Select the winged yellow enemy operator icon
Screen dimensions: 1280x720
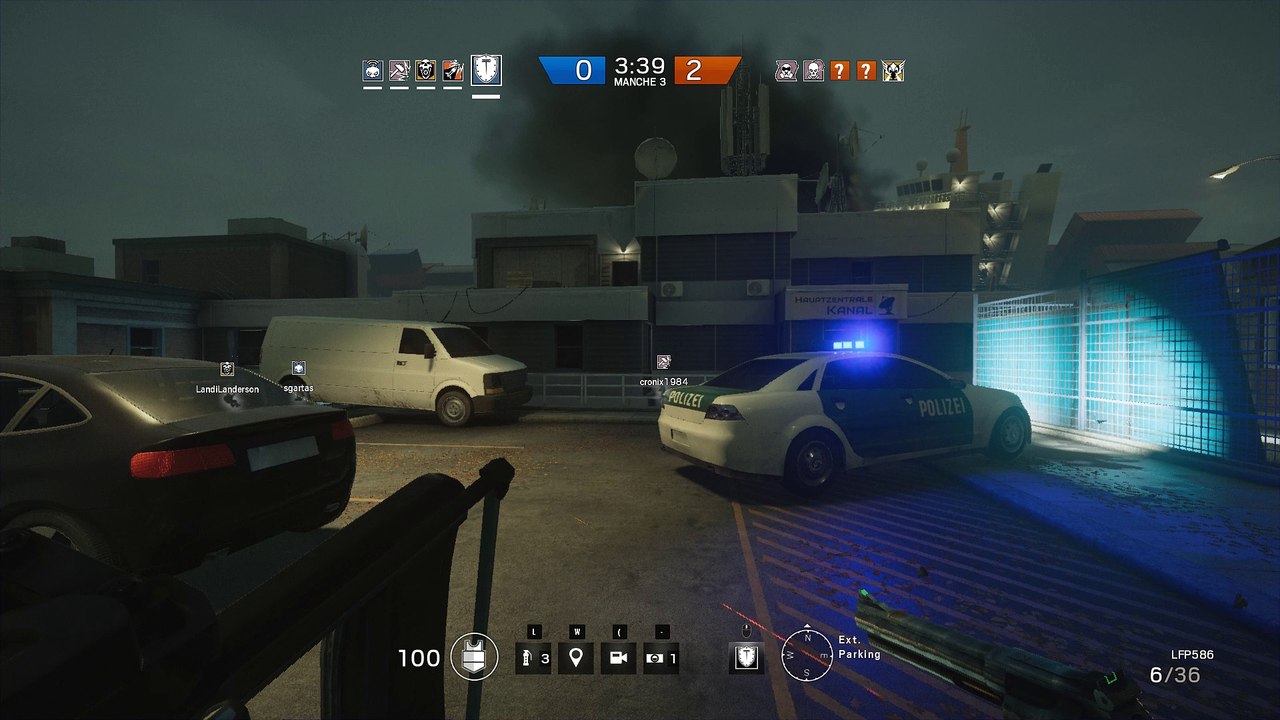coord(893,70)
